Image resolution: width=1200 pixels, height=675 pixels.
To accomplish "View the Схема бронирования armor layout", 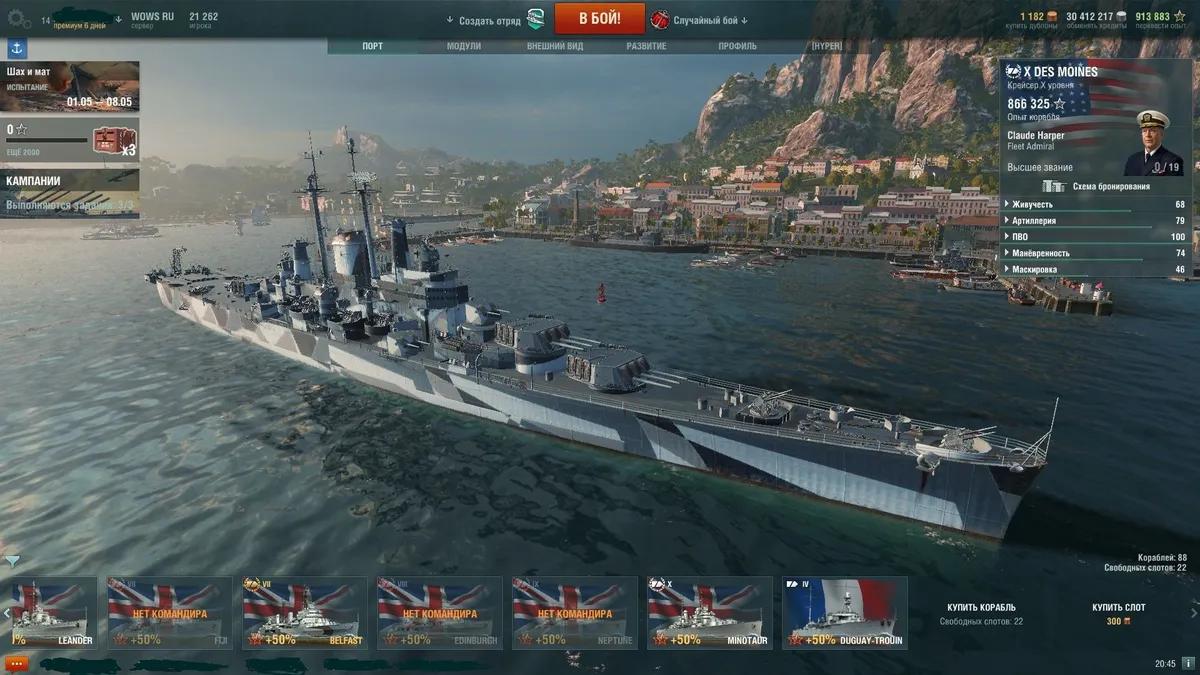I will pos(1097,186).
